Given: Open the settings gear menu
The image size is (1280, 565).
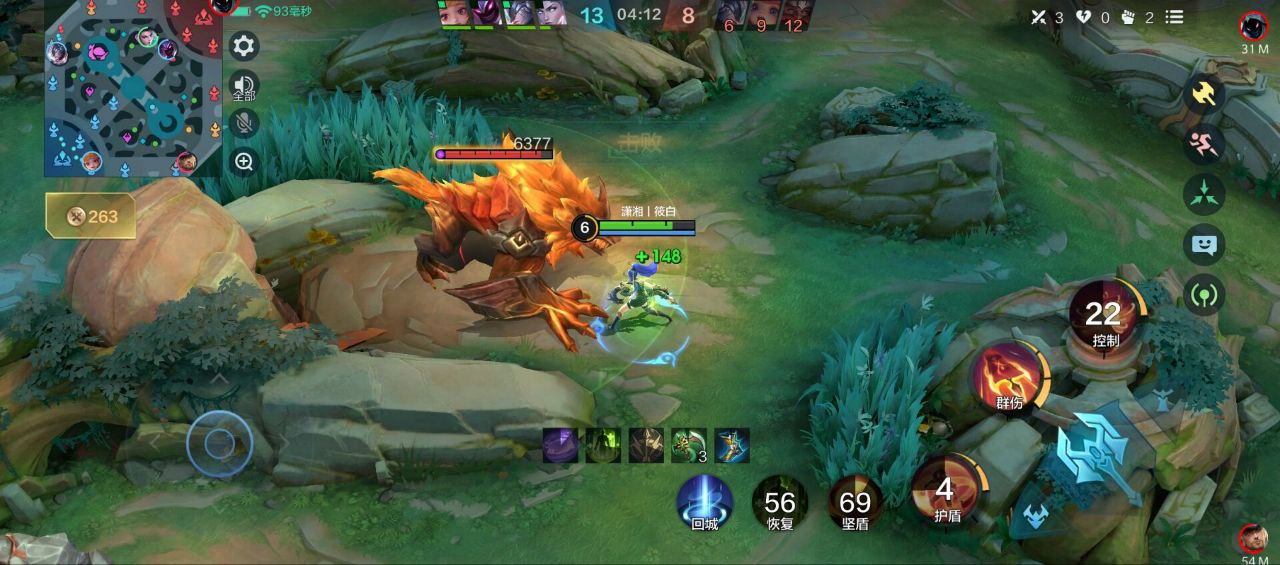Looking at the screenshot, I should pos(244,46).
